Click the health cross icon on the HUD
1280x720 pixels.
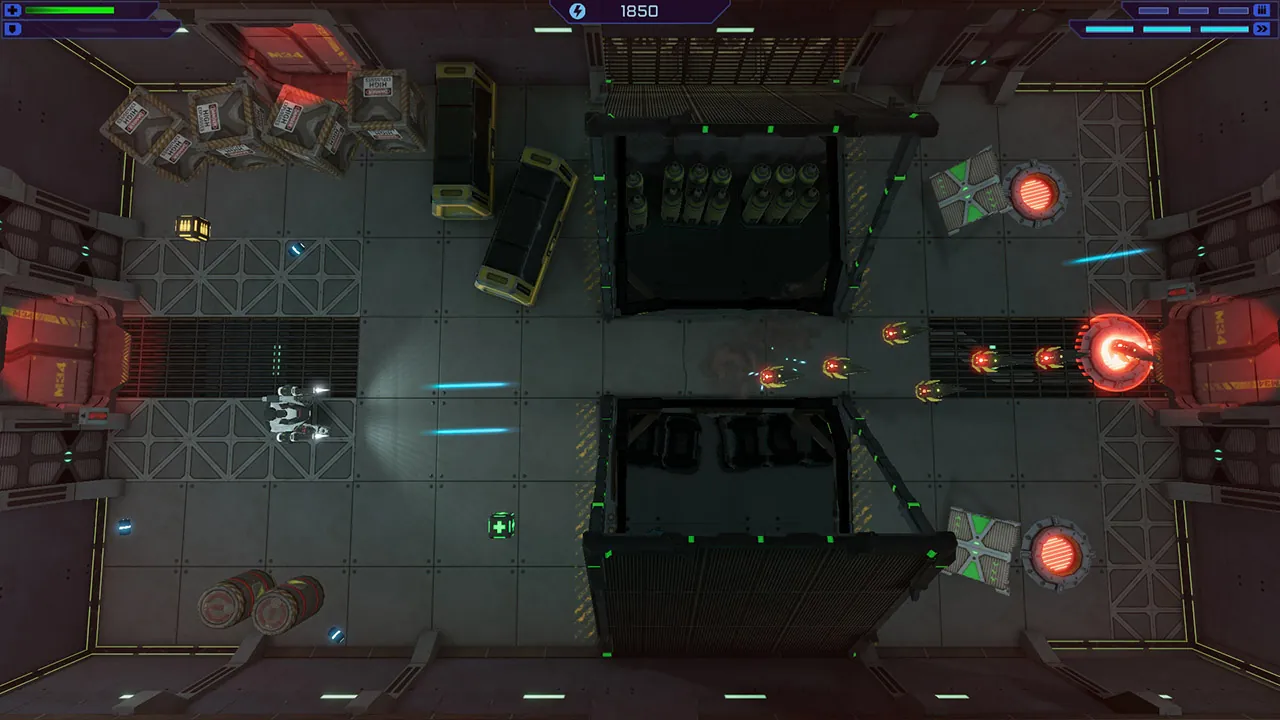pyautogui.click(x=12, y=10)
